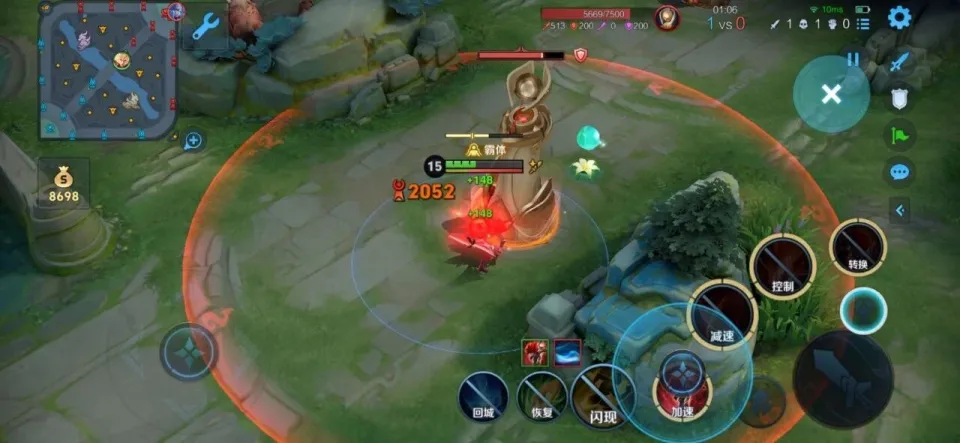The width and height of the screenshot is (960, 443).
Task: Activate the 回城 recall skill
Action: (483, 395)
